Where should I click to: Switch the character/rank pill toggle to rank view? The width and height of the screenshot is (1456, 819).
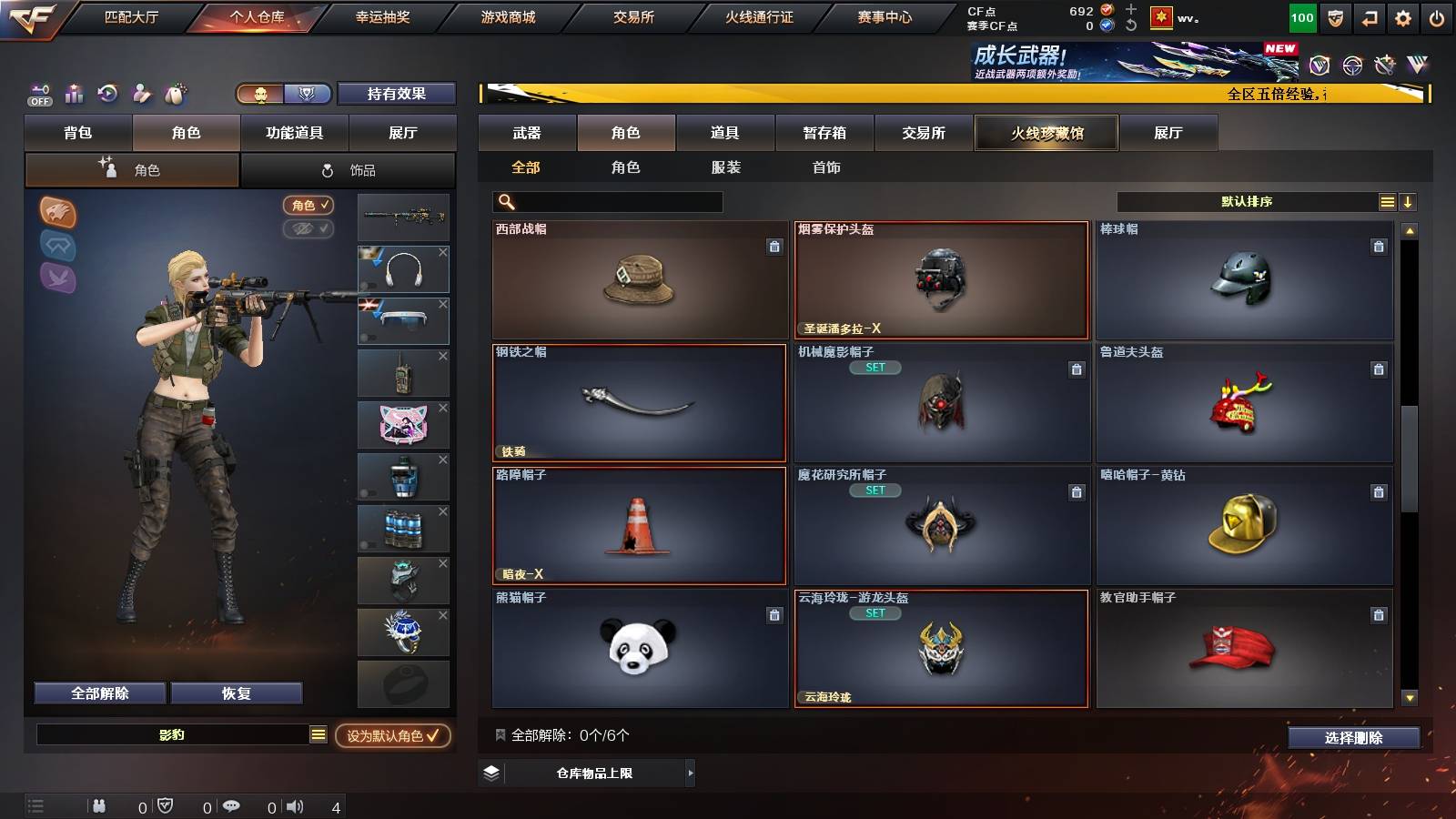[308, 93]
